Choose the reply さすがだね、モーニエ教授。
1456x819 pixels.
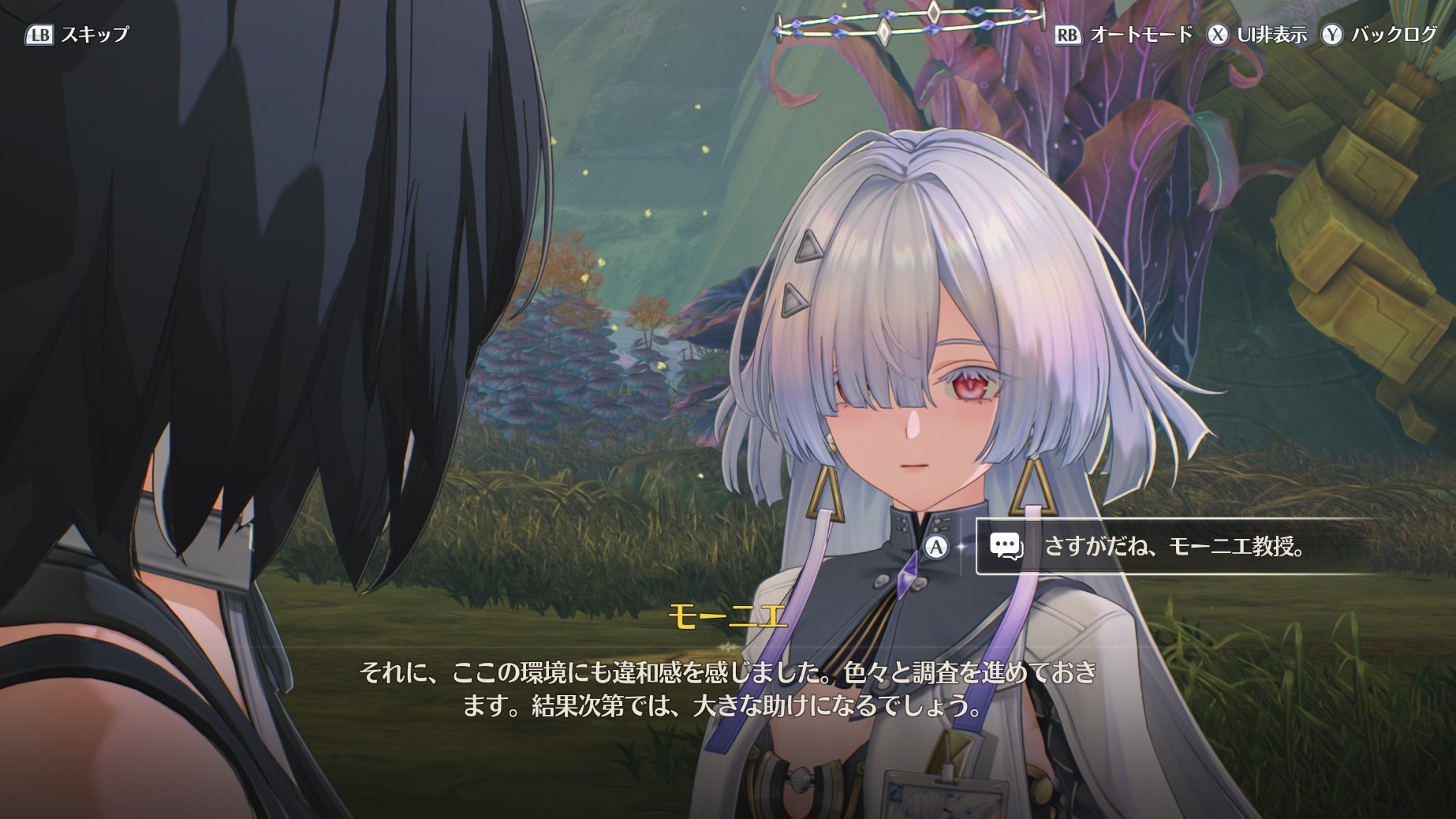click(1174, 546)
